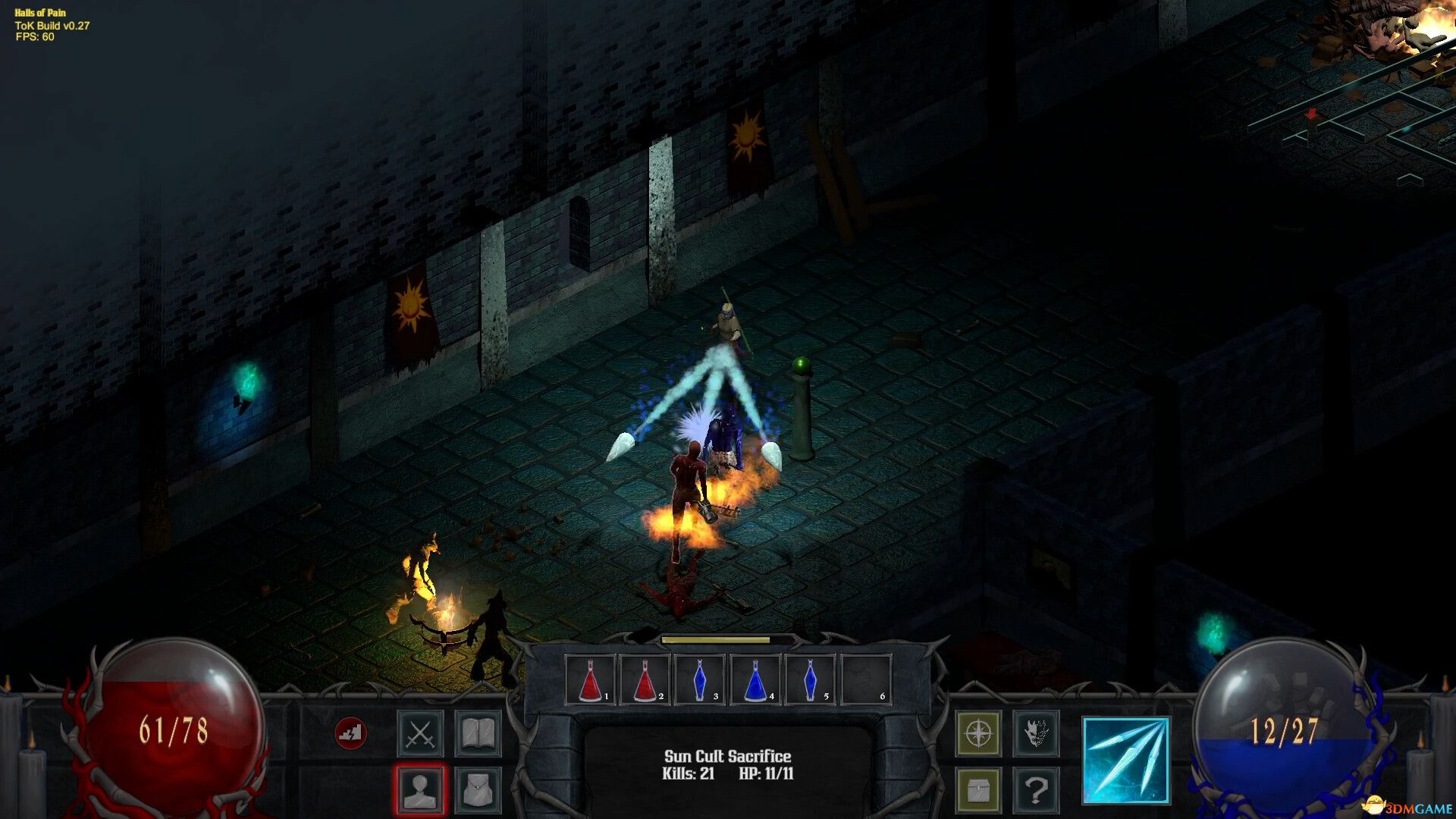Select the large blue potion in slot 4
The width and height of the screenshot is (1456, 819).
(755, 679)
